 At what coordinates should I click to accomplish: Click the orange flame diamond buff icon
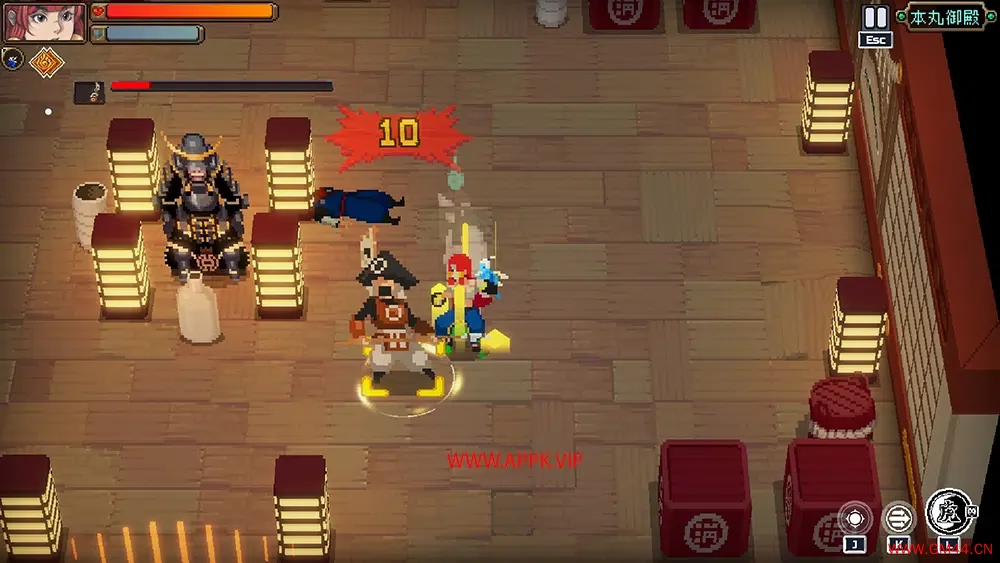(45, 62)
